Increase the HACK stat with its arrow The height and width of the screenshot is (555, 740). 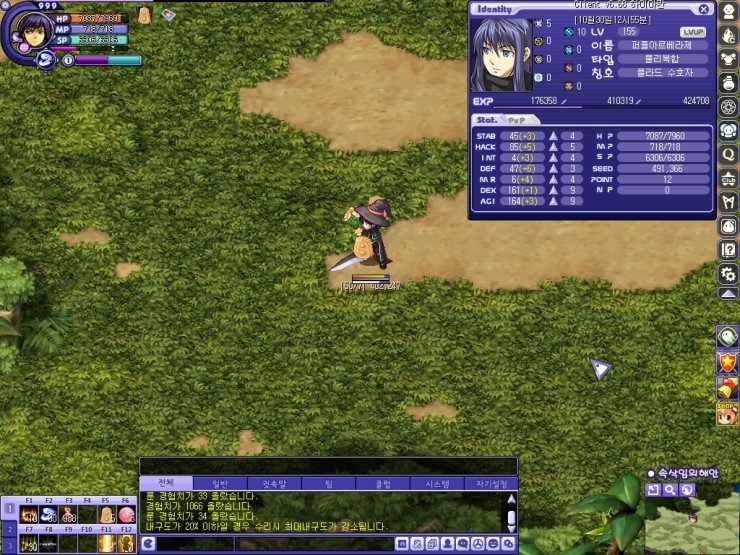click(x=551, y=147)
